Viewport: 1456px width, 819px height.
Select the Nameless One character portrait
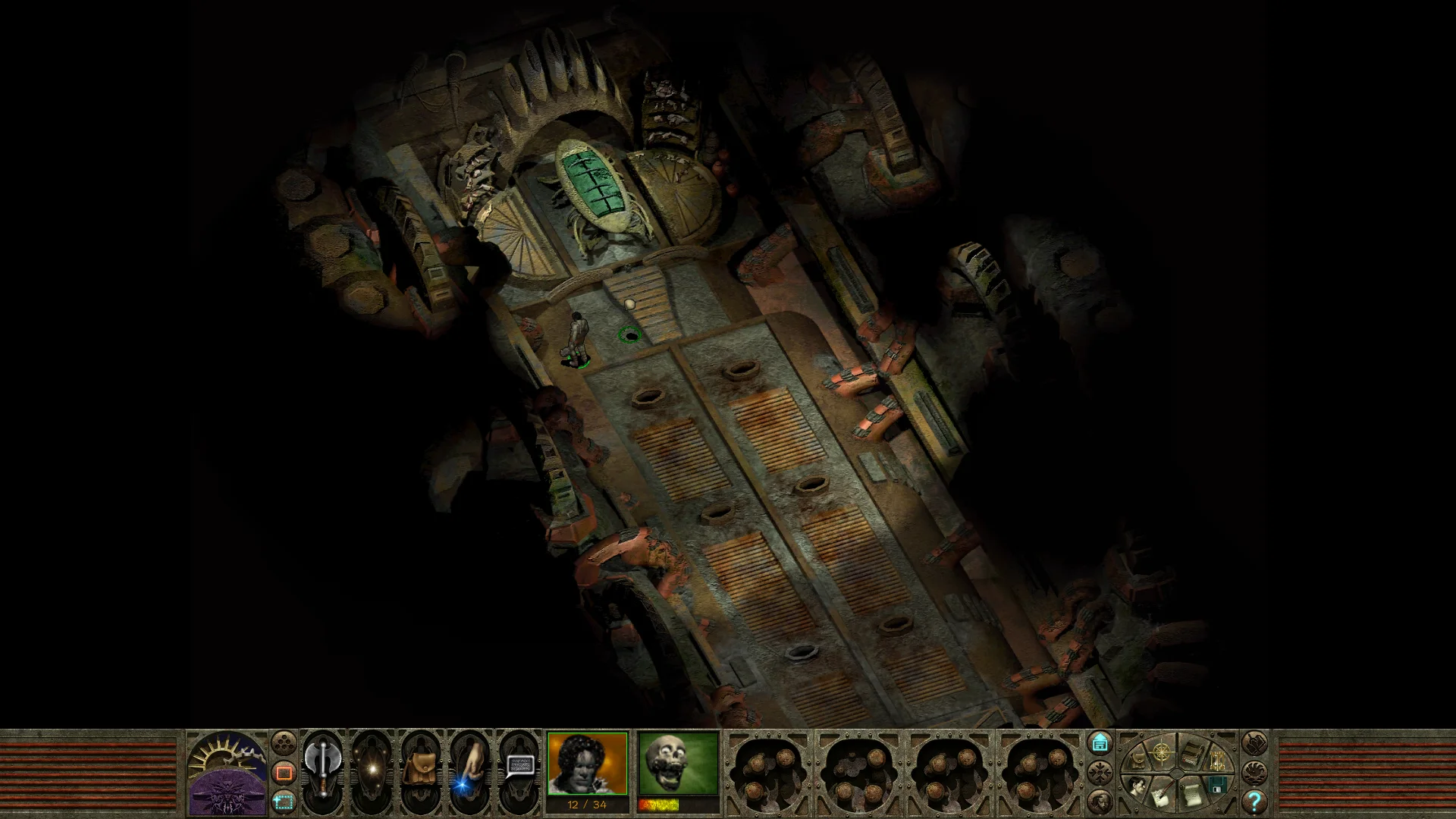(x=588, y=763)
